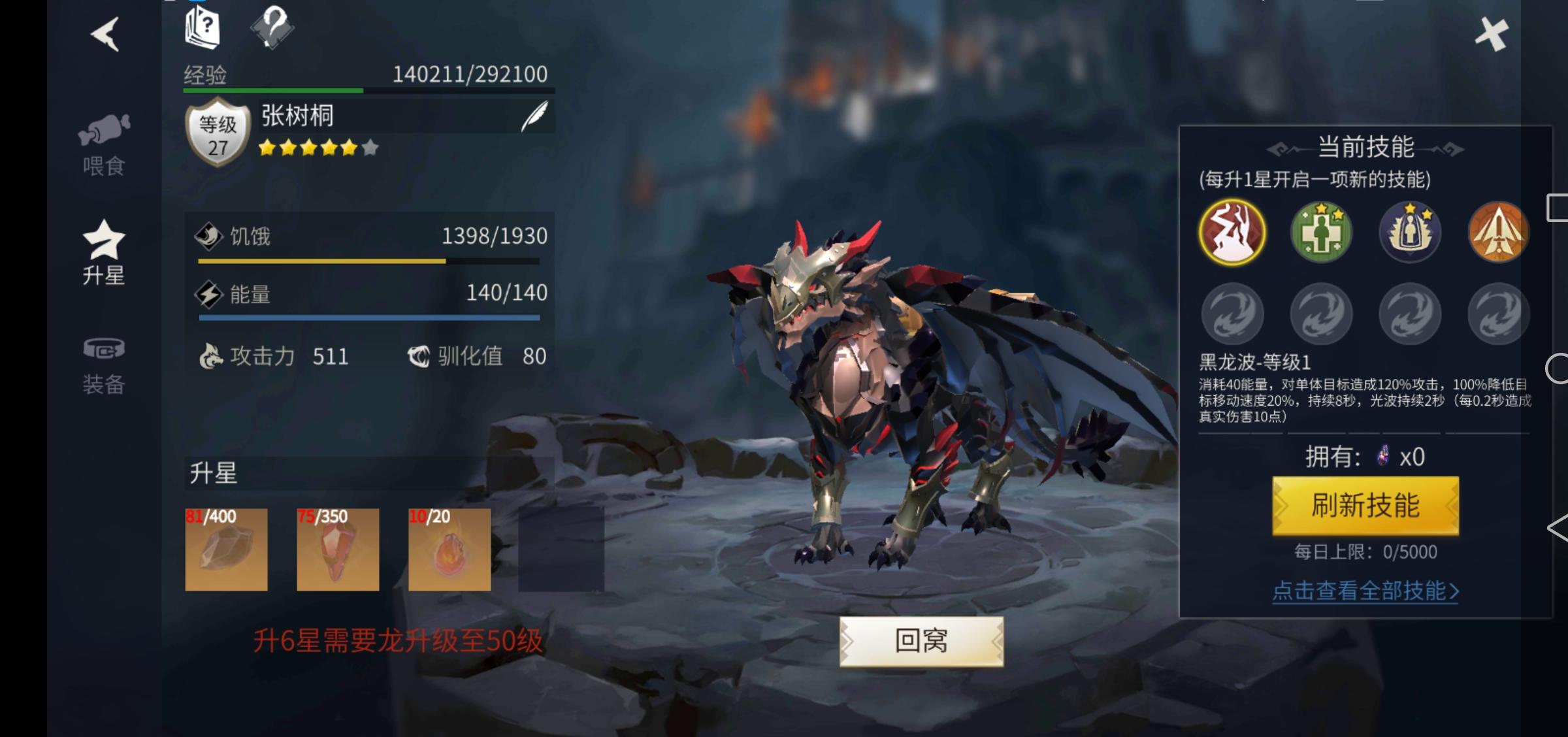This screenshot has height=737, width=1568.
Task: Select the red flame gem material slot
Action: point(449,549)
